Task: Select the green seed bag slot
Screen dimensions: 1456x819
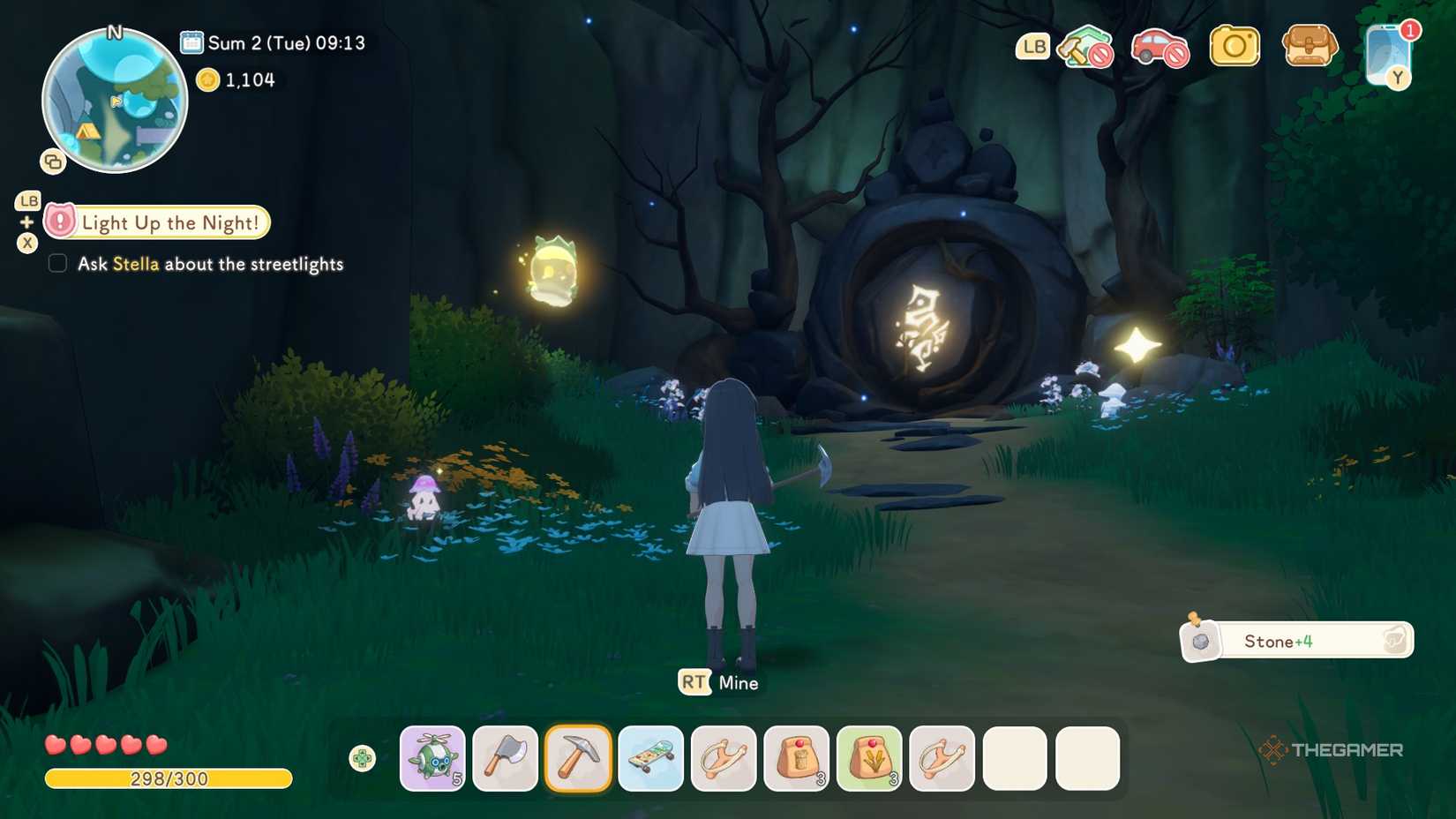Action: pyautogui.click(x=869, y=757)
